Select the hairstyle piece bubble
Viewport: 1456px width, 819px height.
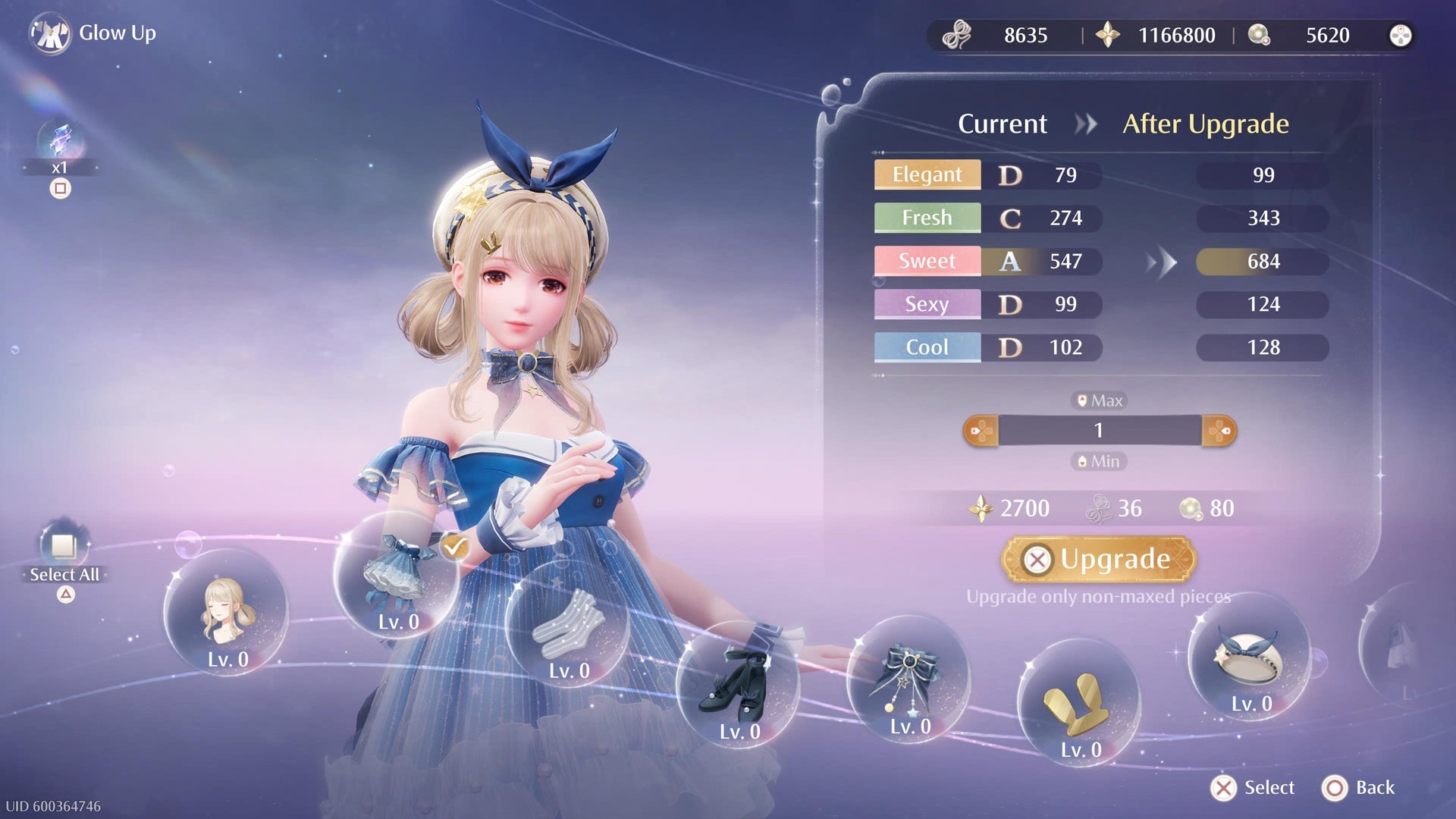(x=226, y=613)
